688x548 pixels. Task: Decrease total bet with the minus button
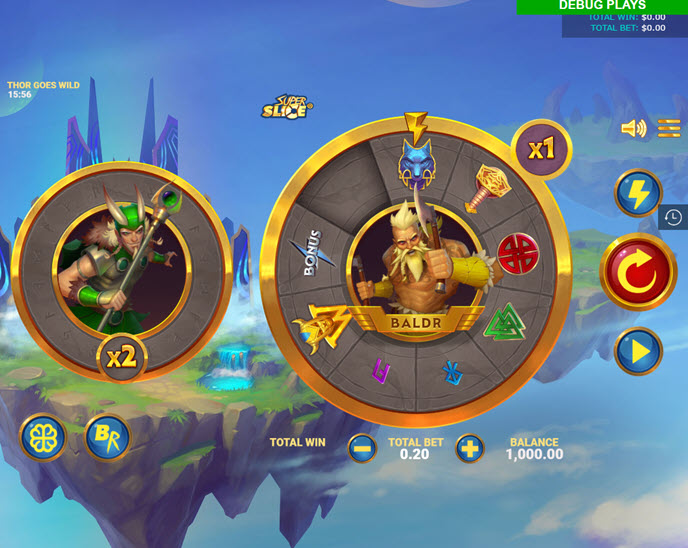point(363,448)
